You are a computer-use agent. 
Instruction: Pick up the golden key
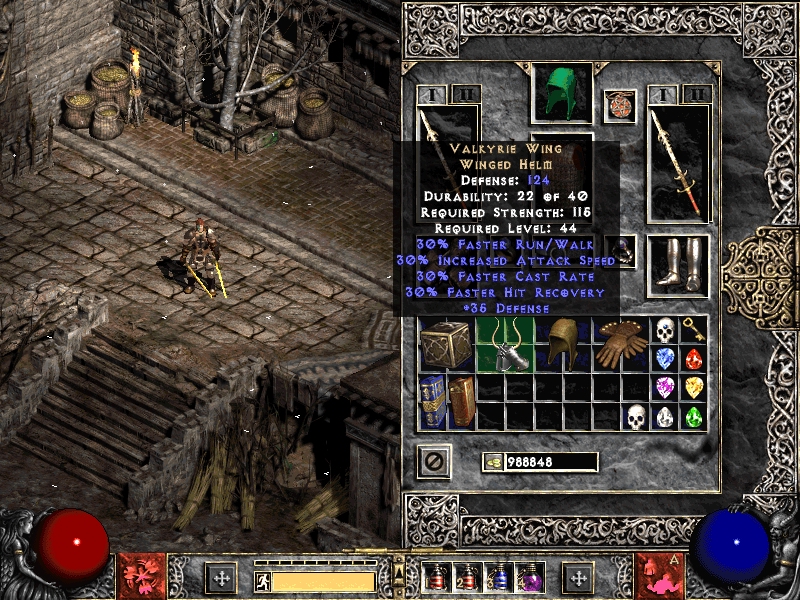(x=693, y=330)
